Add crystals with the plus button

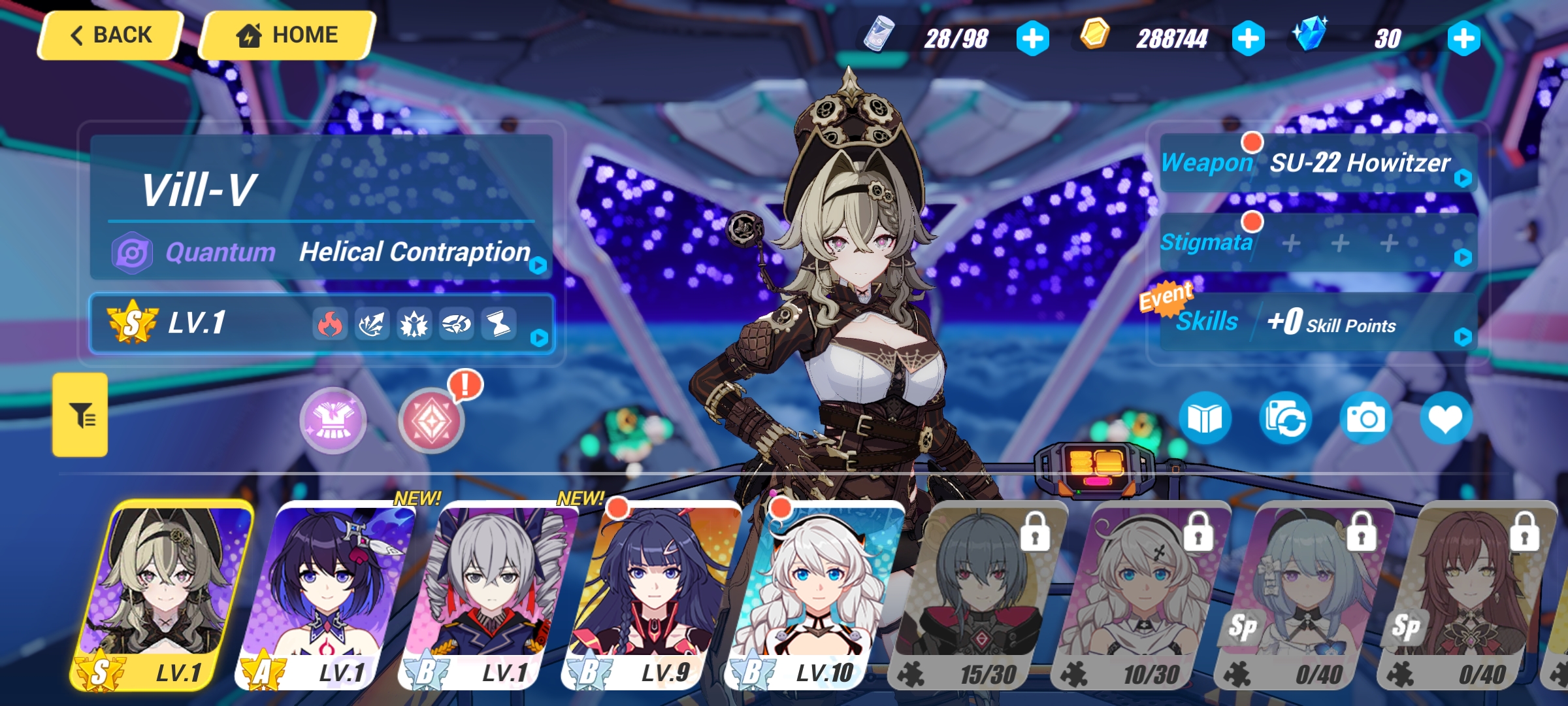click(1465, 39)
